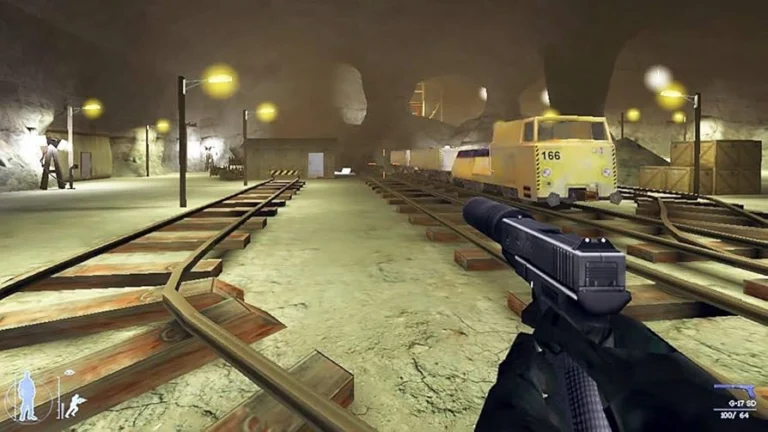The image size is (768, 432).
Task: Select the blue standing body silhouette icon
Action: point(27,396)
